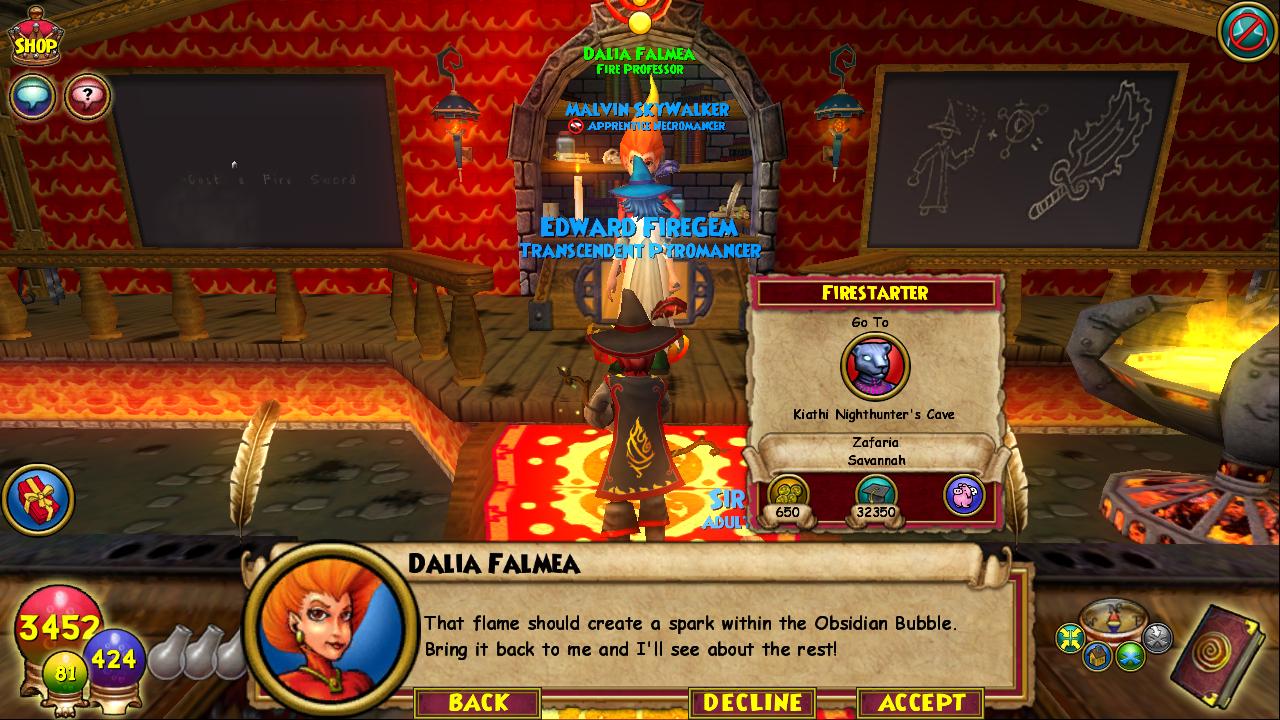Click the grey dungeon recall icon
The width and height of the screenshot is (1280, 720).
[1157, 635]
